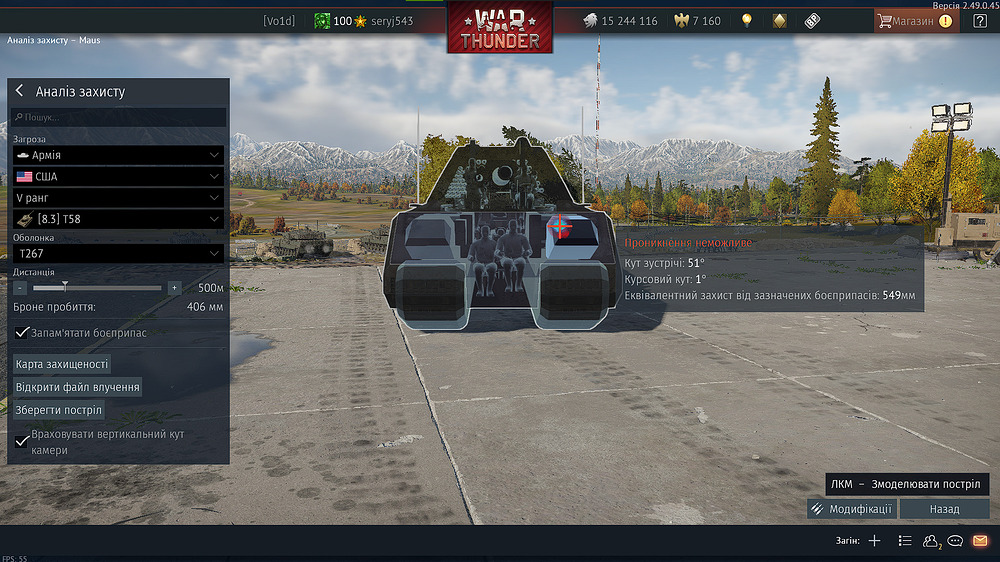Open help via the question mark icon
The height and width of the screenshot is (562, 1000).
coord(979,21)
